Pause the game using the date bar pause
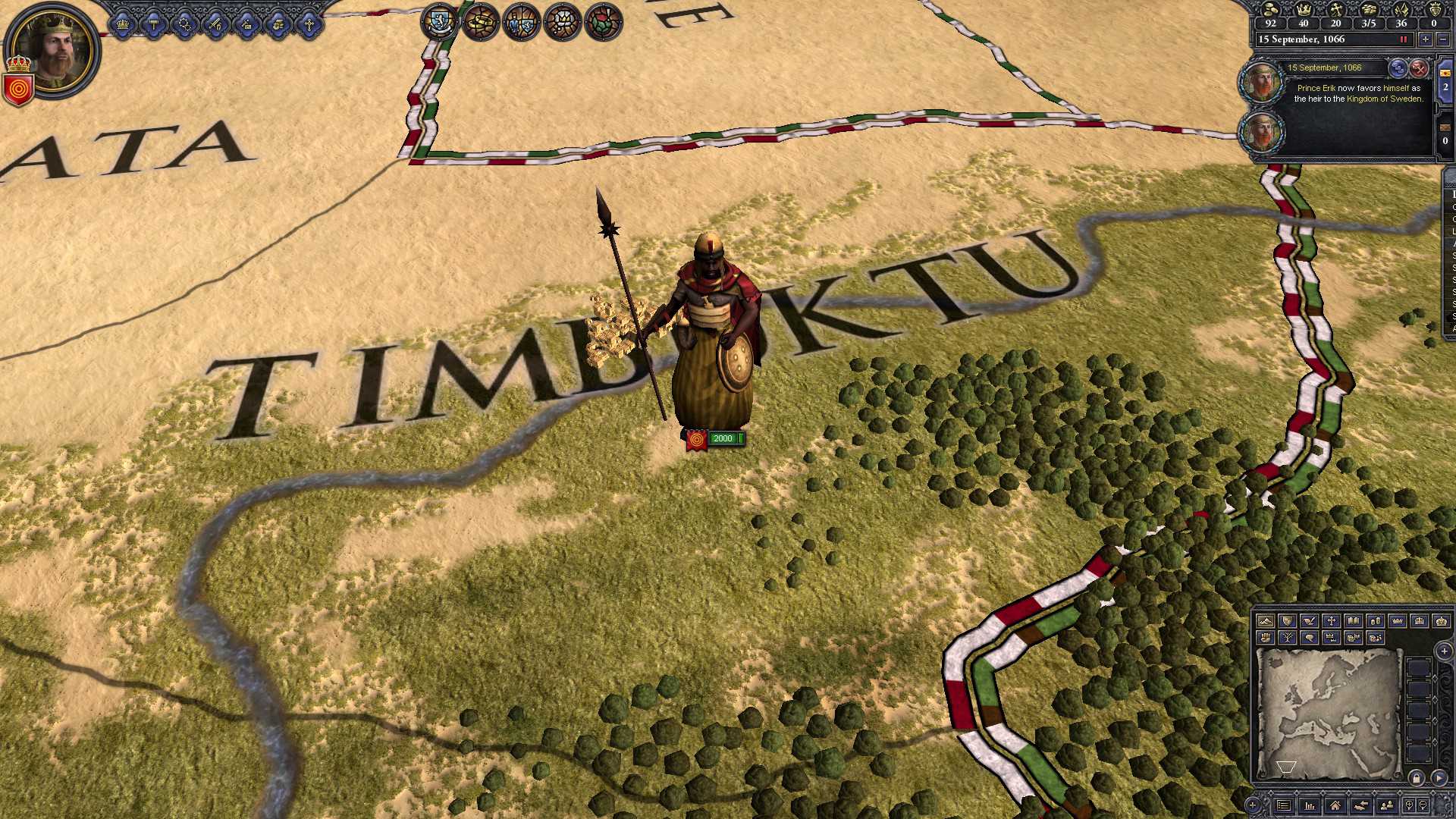This screenshot has height=819, width=1456. coord(1403,39)
